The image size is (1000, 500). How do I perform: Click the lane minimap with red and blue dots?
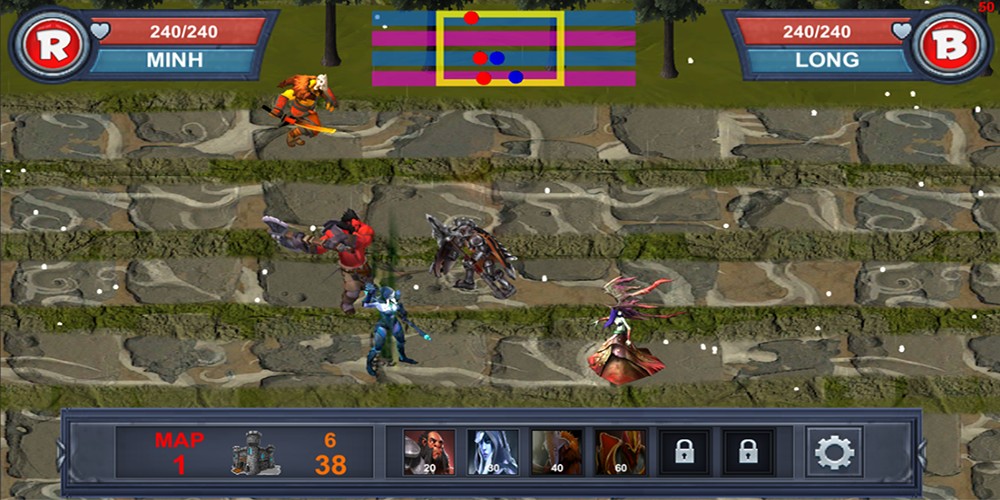click(503, 47)
